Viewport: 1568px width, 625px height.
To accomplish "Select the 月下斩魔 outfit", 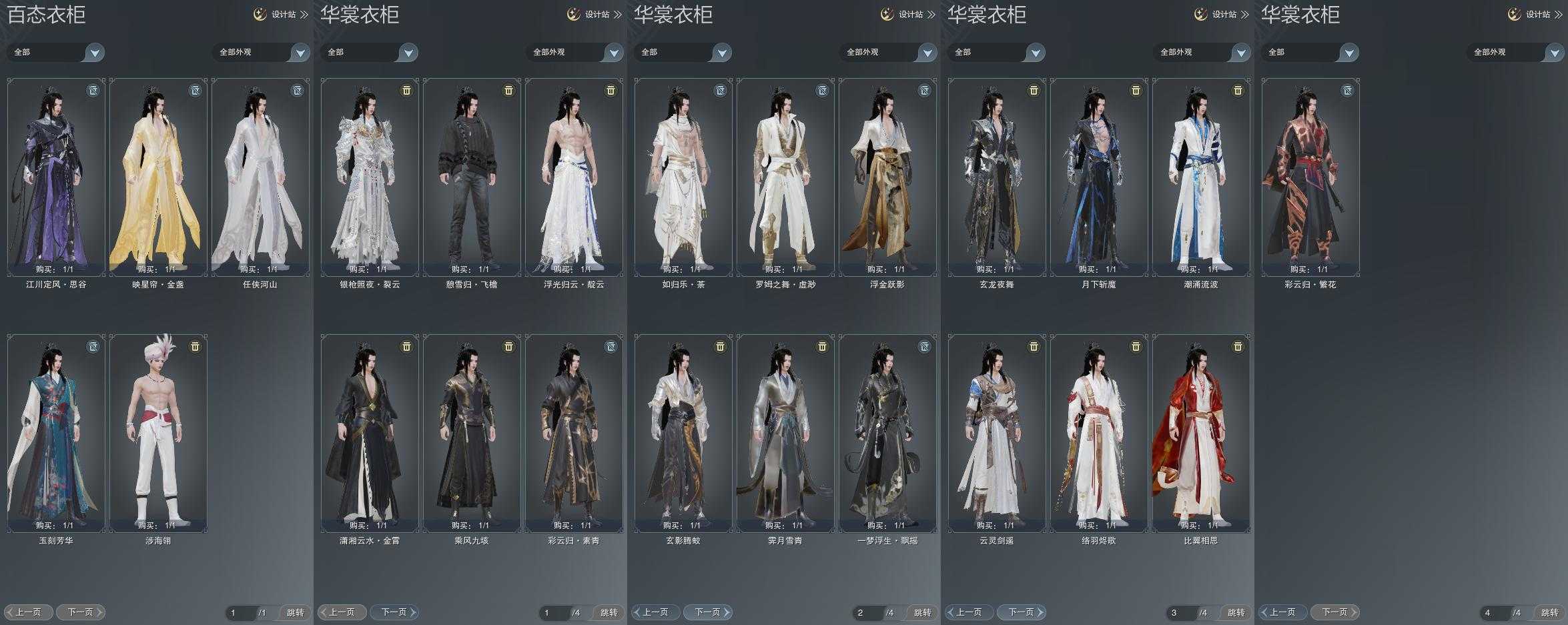I will coord(1099,177).
